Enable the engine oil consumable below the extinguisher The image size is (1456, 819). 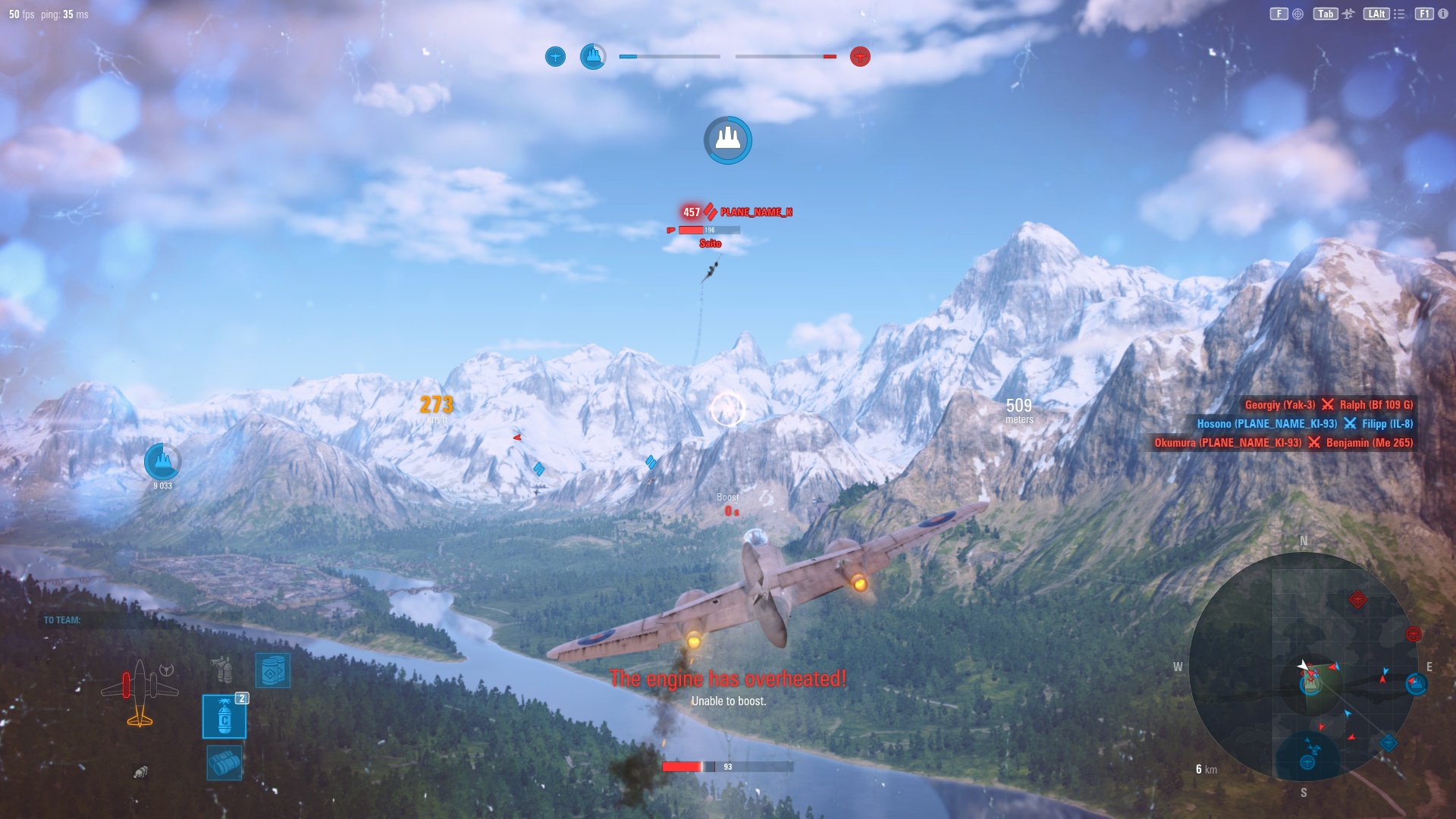[224, 763]
